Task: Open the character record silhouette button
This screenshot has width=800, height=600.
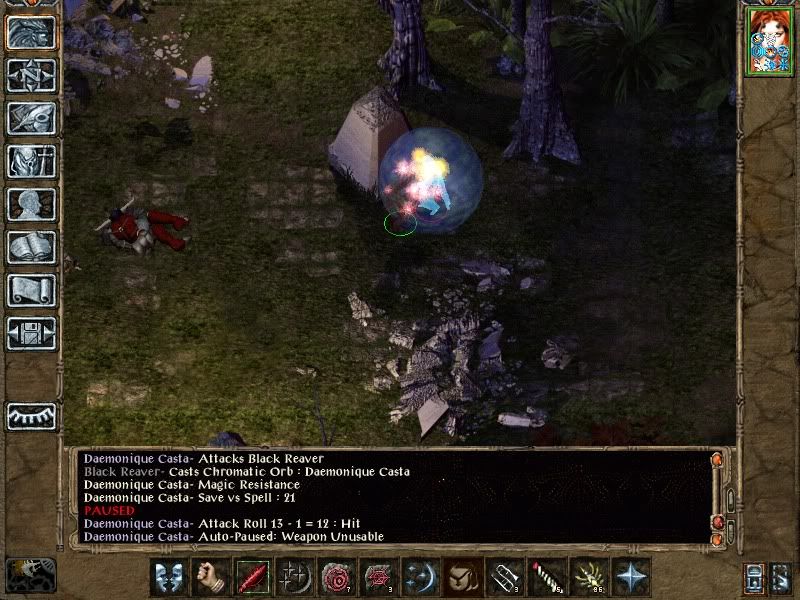Action: [x=31, y=204]
